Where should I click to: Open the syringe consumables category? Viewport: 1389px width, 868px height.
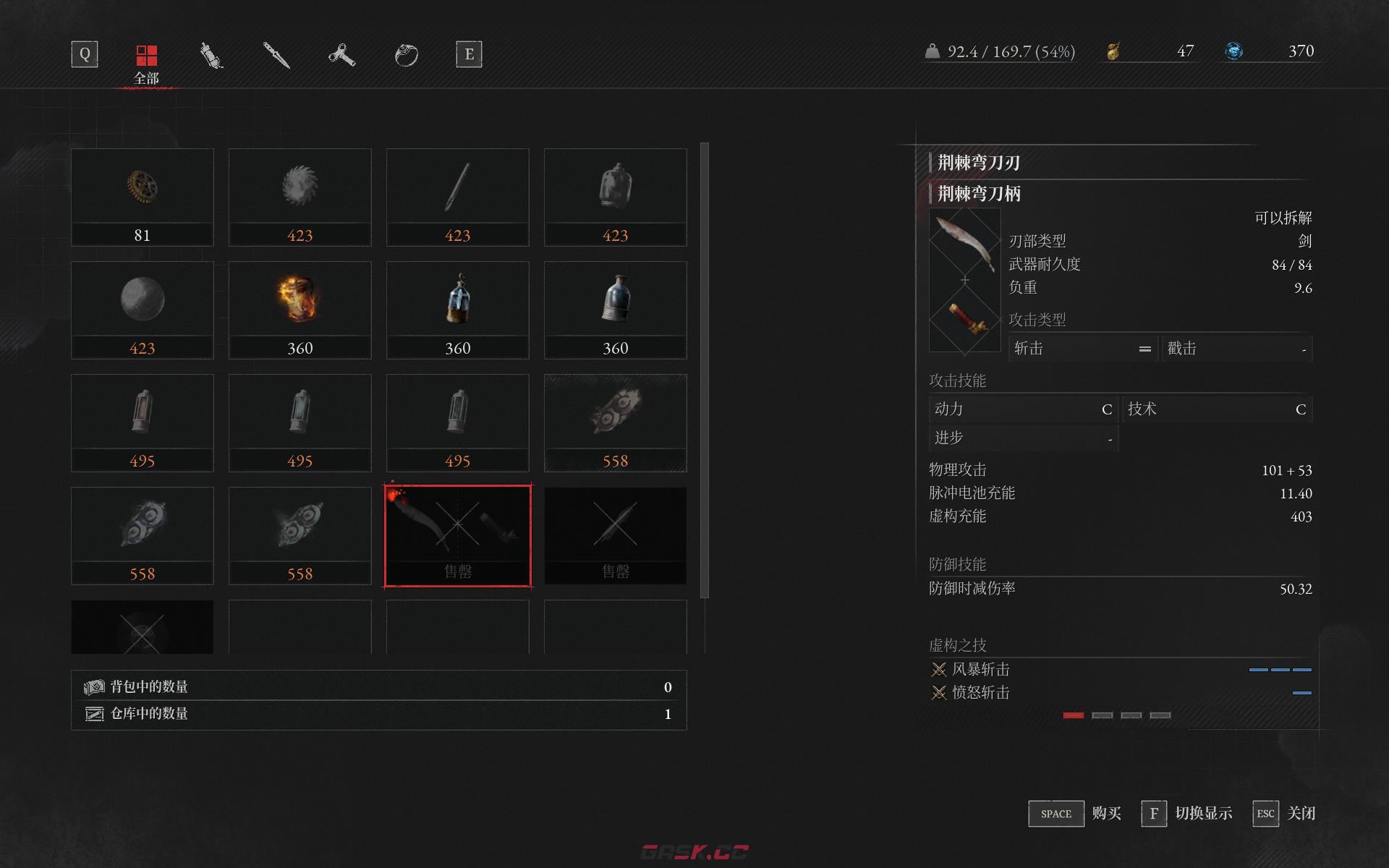click(x=210, y=54)
